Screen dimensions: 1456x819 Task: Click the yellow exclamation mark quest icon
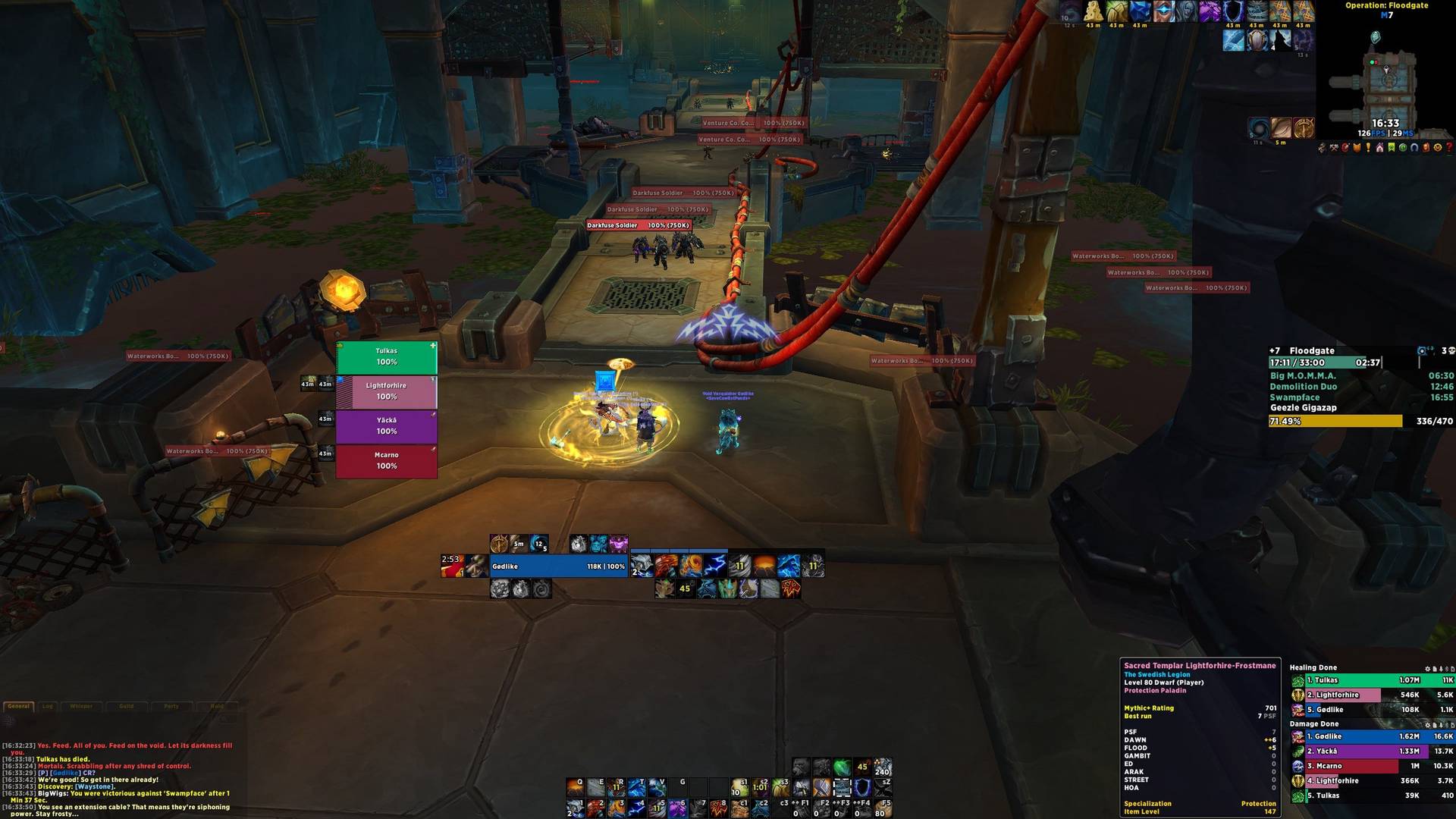1368,148
